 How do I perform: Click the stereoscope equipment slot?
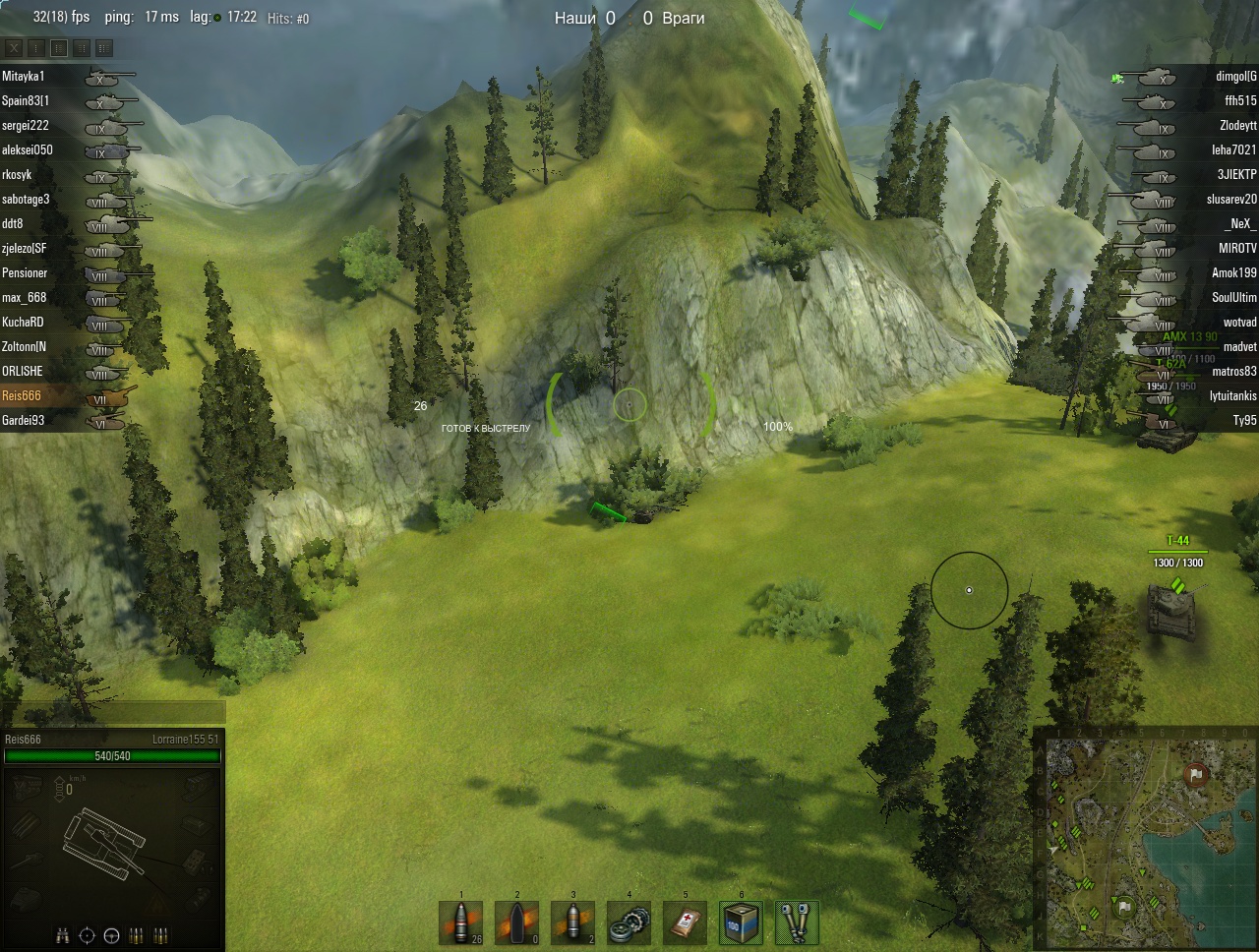[797, 923]
